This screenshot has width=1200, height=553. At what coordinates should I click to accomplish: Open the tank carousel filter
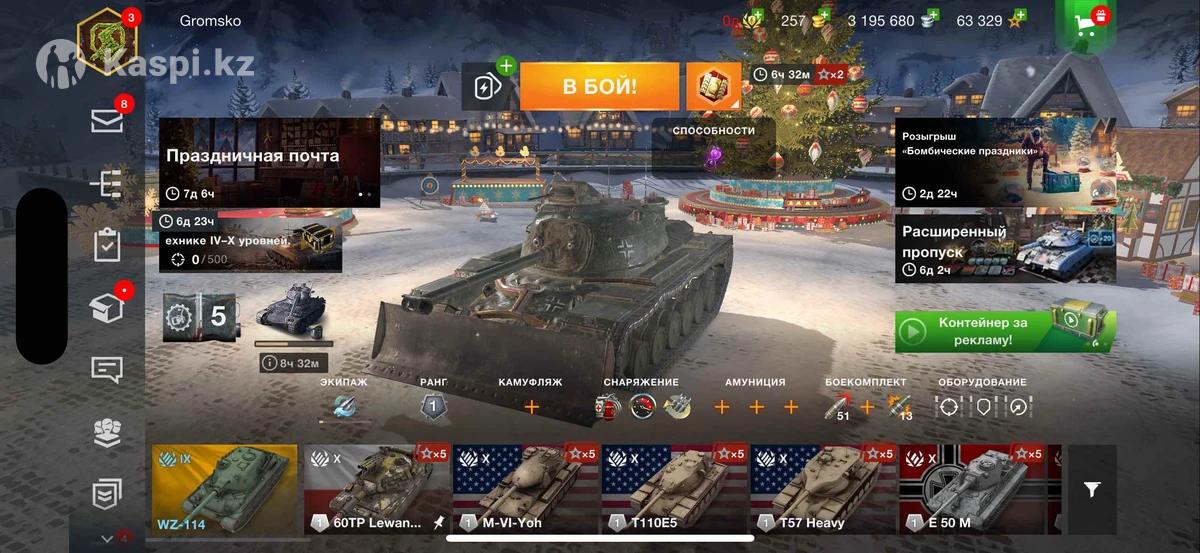click(x=1092, y=489)
